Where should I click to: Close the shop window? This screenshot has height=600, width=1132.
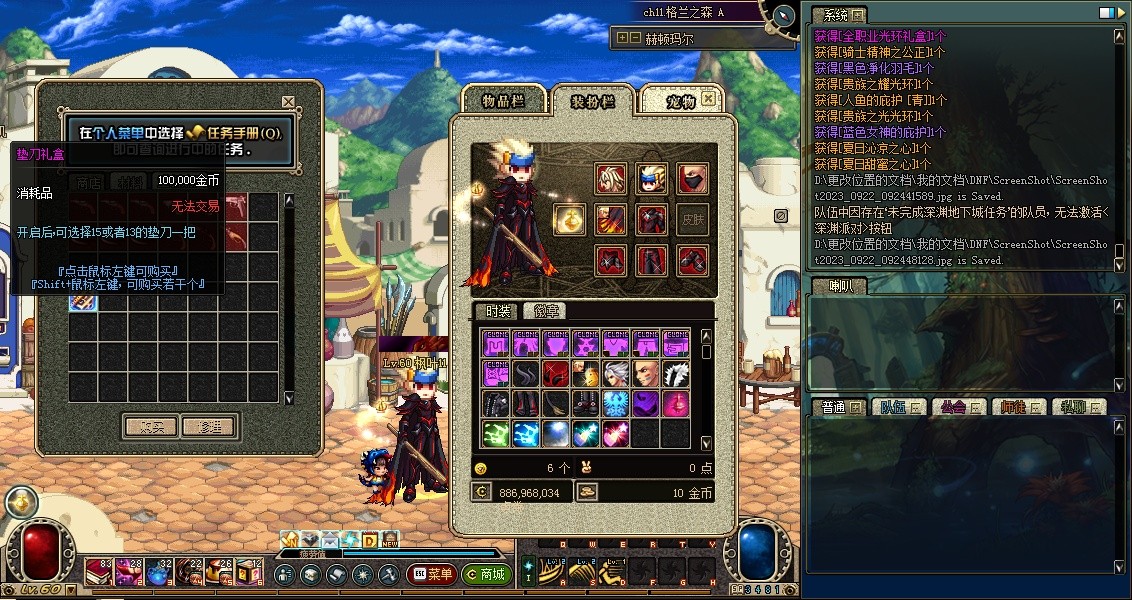click(288, 102)
